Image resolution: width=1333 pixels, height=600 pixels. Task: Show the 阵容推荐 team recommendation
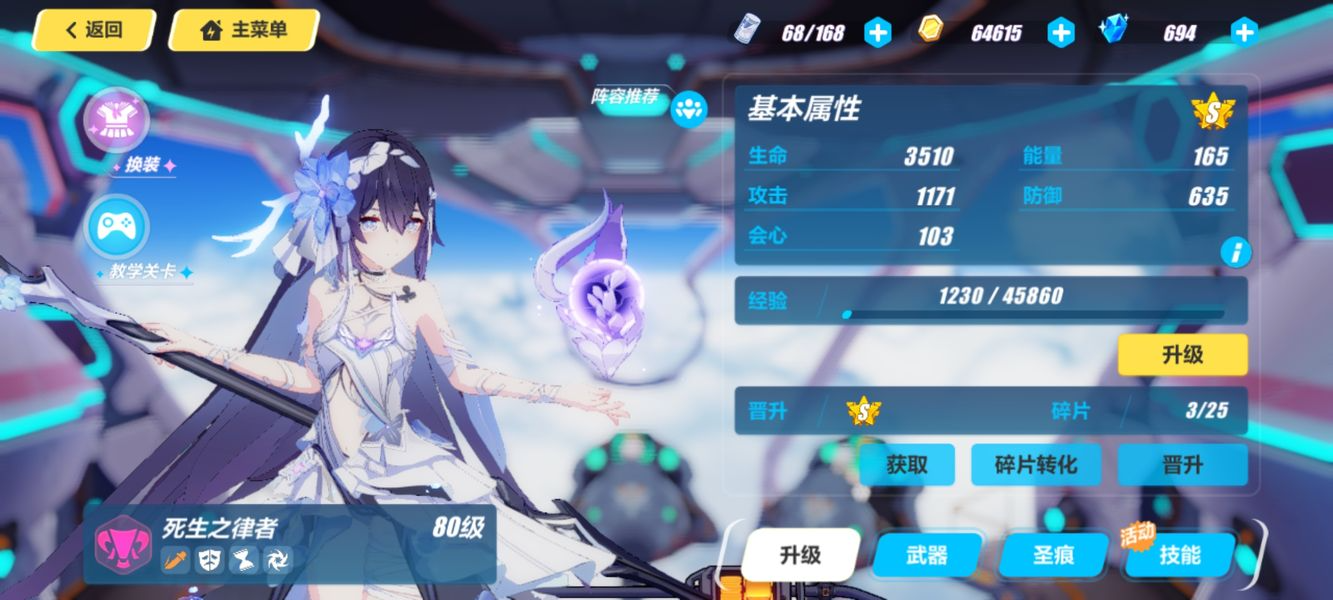coord(688,109)
